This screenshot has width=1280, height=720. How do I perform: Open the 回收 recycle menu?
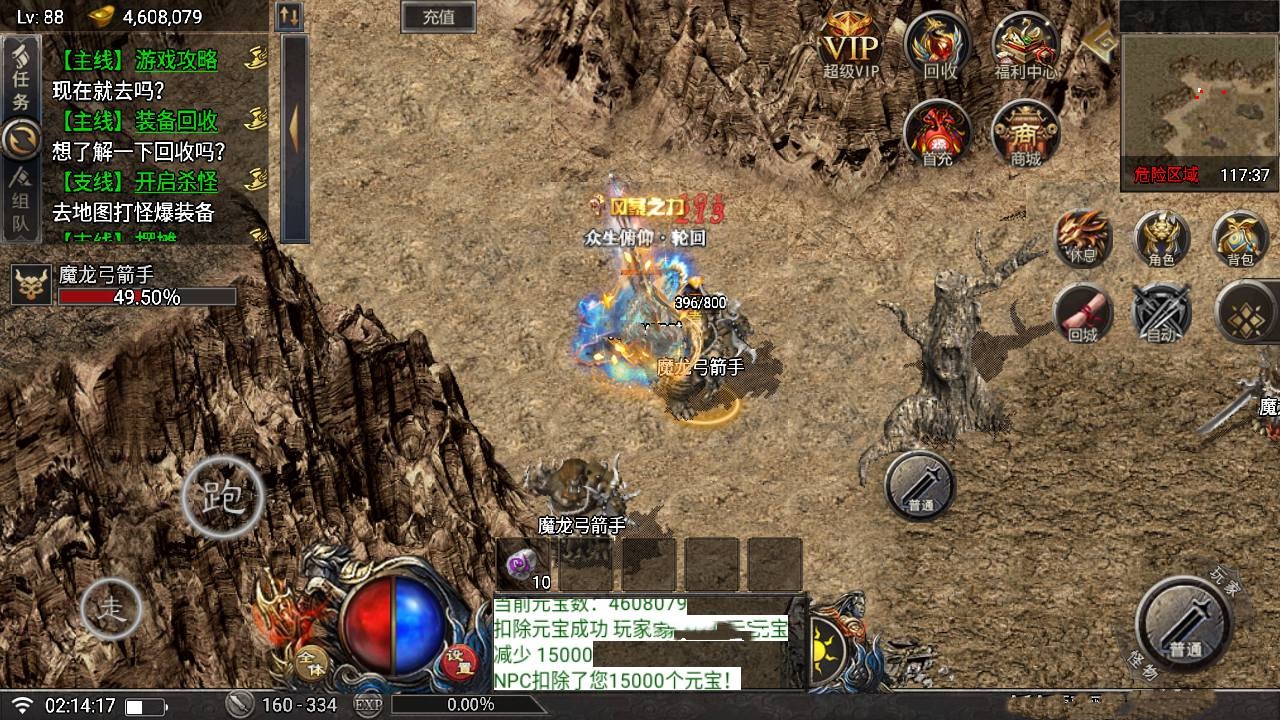[938, 46]
